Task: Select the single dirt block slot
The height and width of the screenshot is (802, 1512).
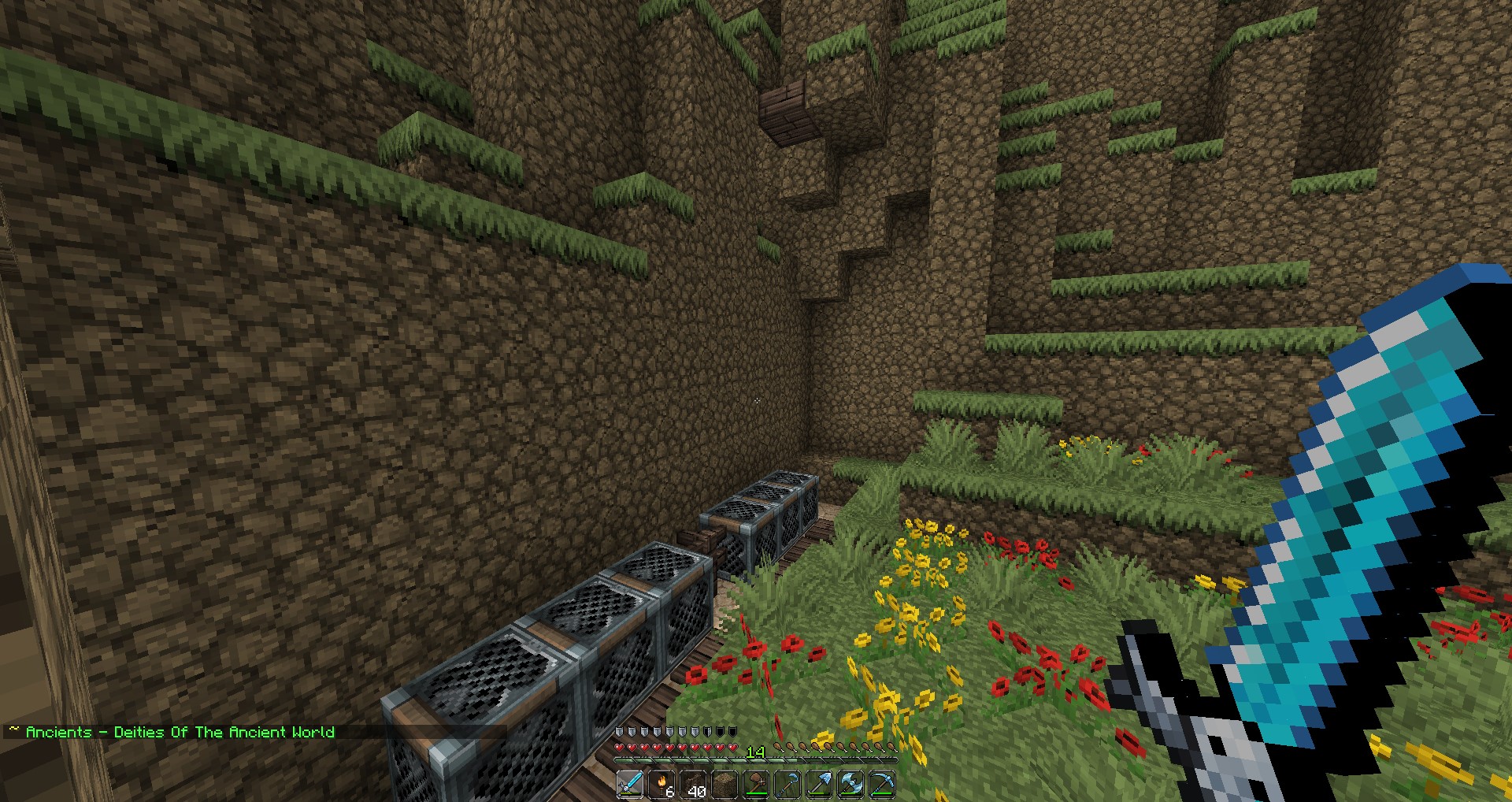Action: pos(724,785)
